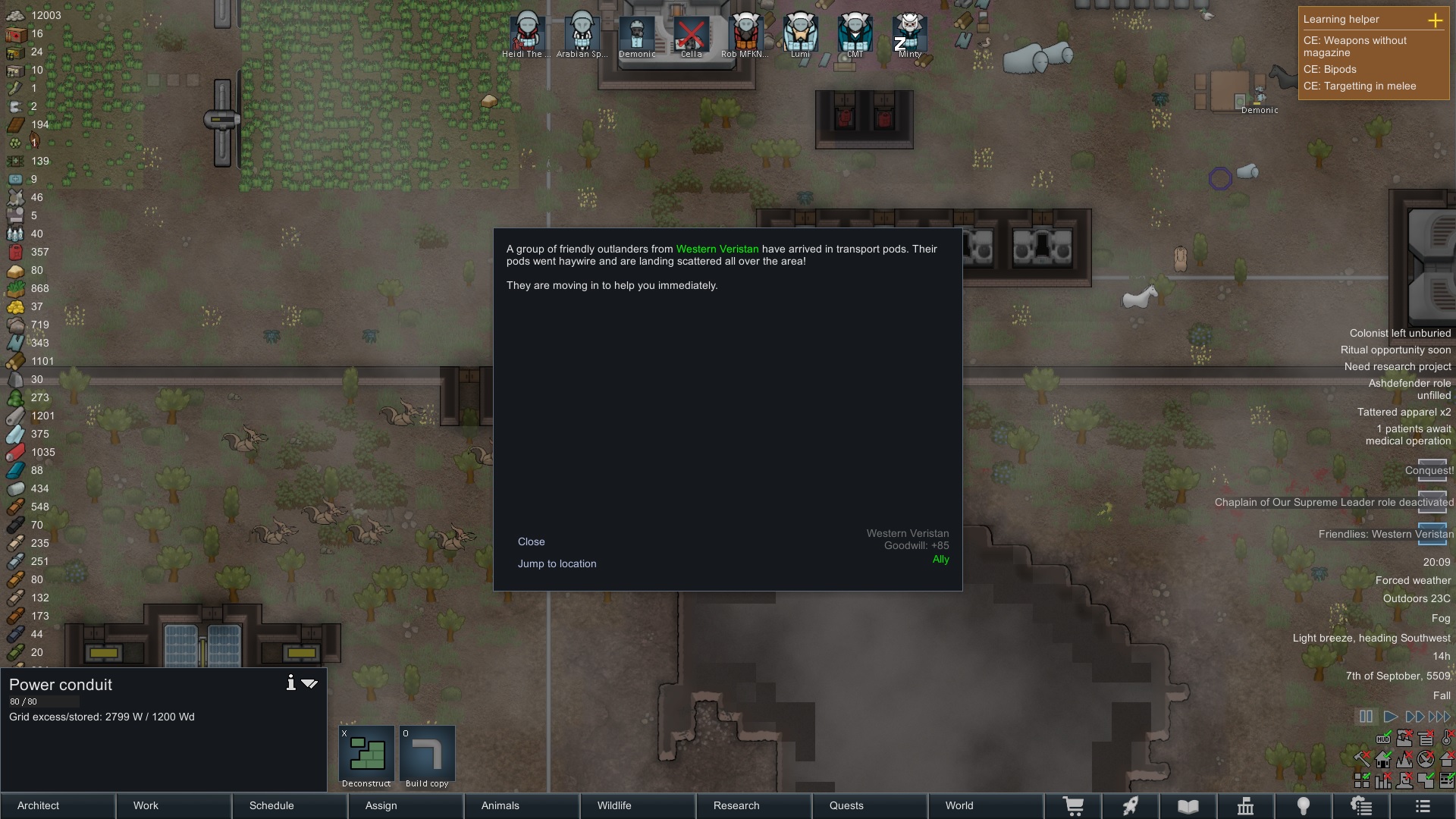Open the Ideoligion lightbulb icon

tap(1304, 806)
